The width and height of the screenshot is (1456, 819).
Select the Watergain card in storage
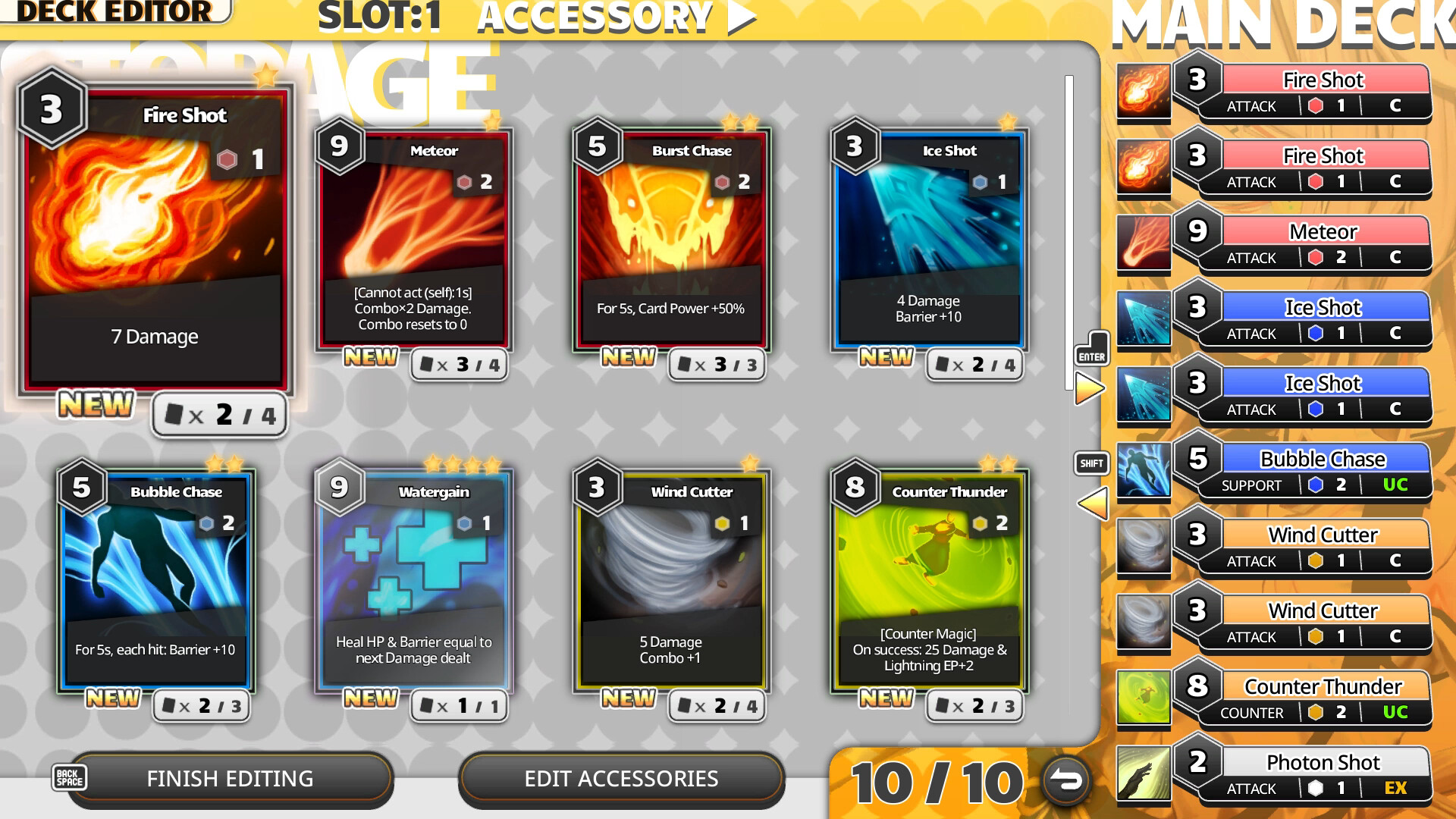413,576
